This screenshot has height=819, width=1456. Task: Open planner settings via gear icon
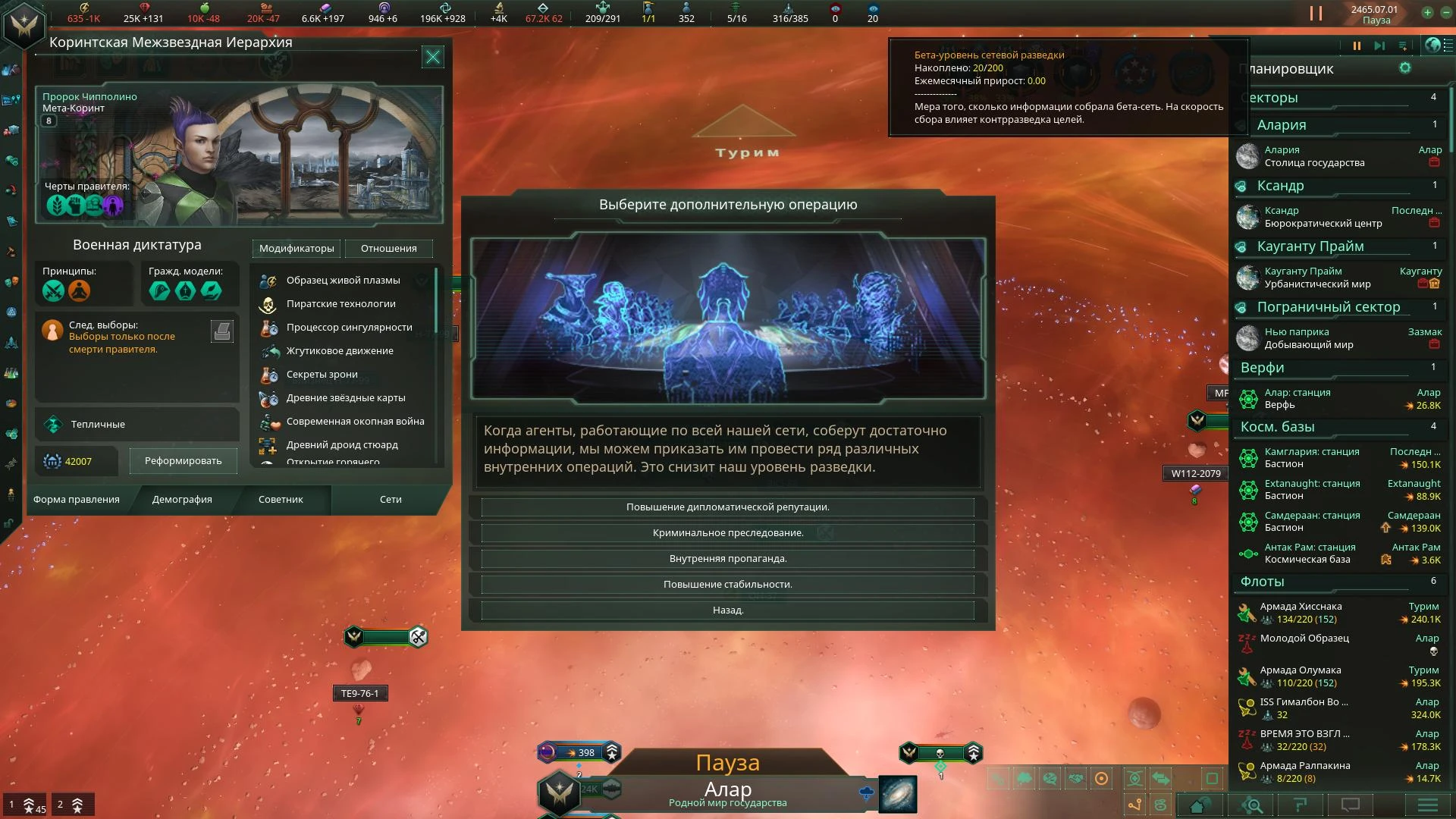point(1407,68)
